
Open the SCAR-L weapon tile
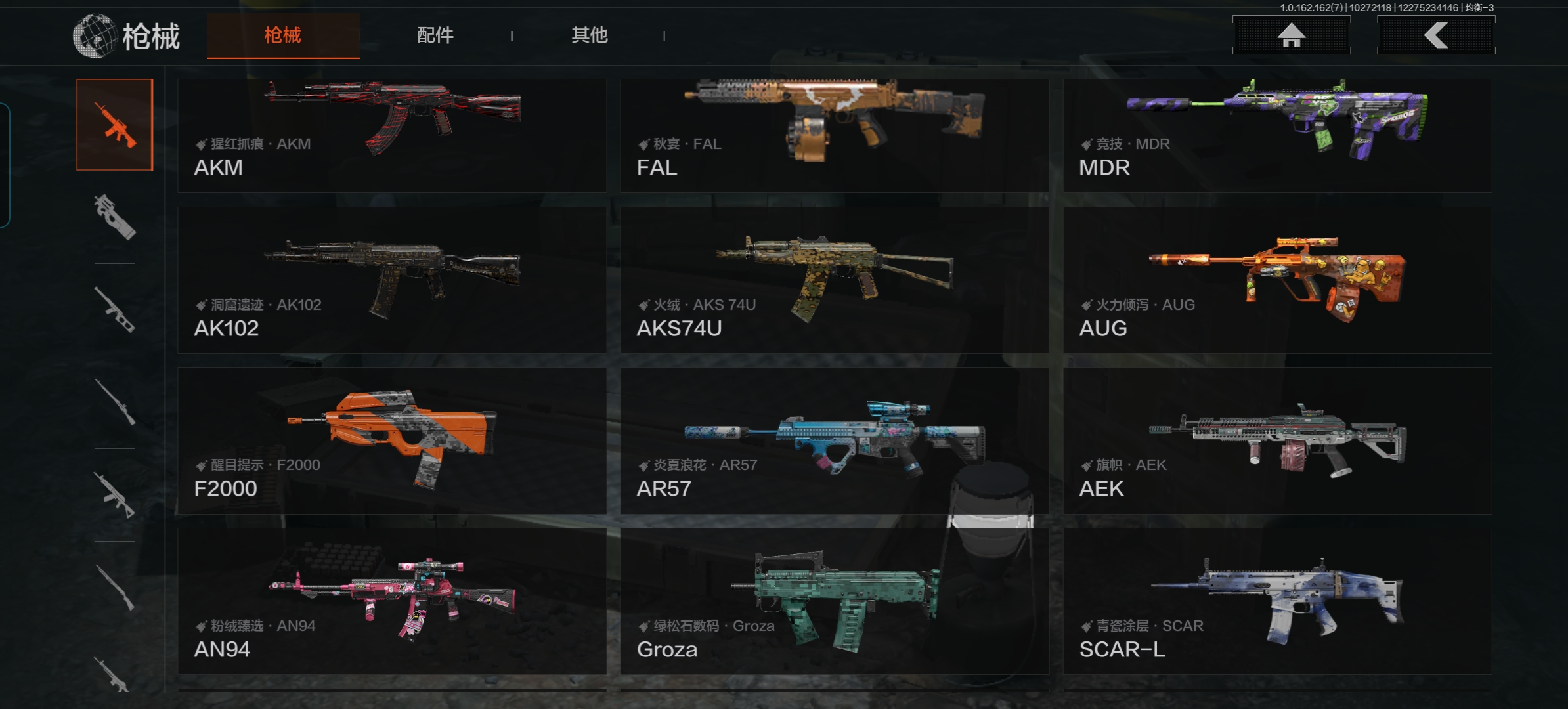tap(1277, 601)
